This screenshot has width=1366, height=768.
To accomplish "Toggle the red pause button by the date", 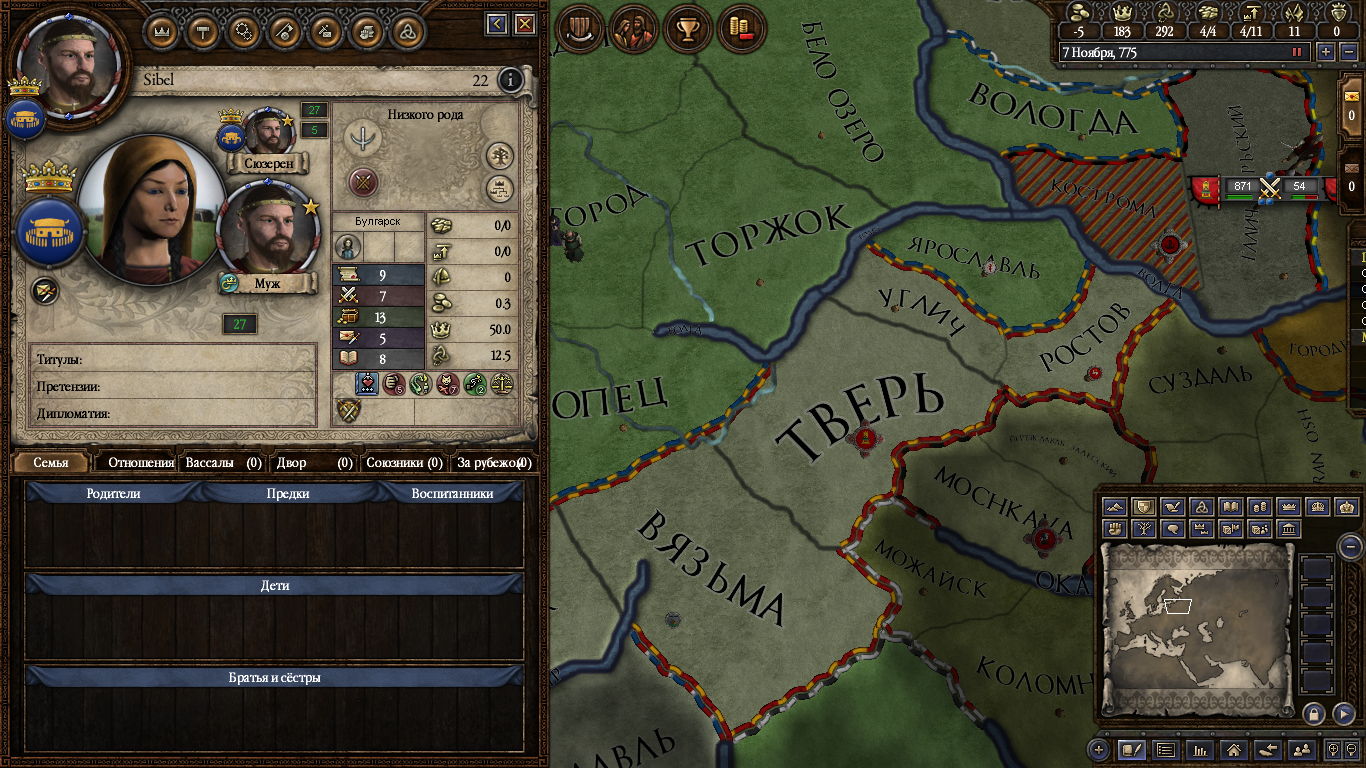I will [x=1297, y=52].
